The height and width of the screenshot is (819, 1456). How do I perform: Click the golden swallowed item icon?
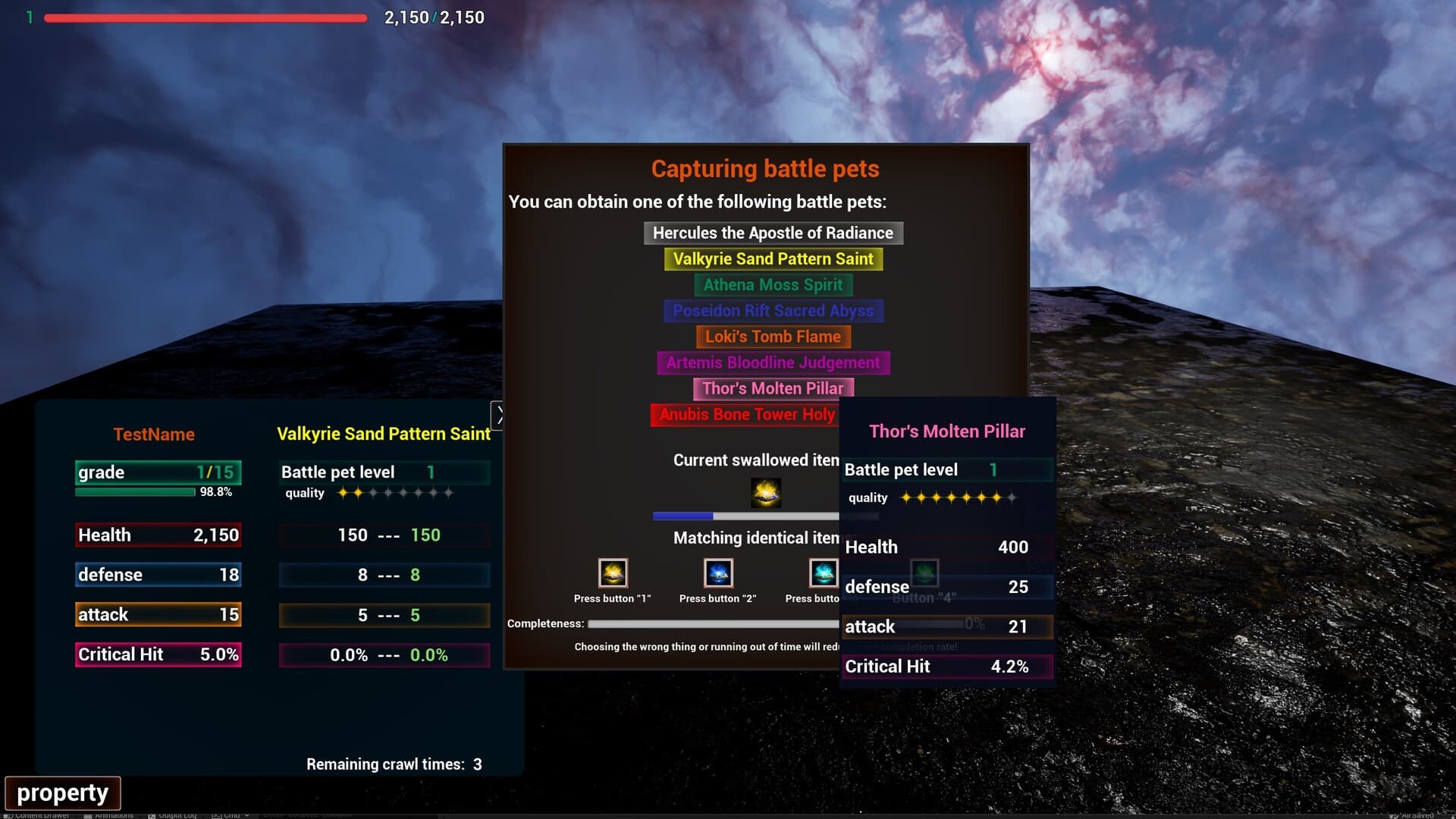coord(765,492)
